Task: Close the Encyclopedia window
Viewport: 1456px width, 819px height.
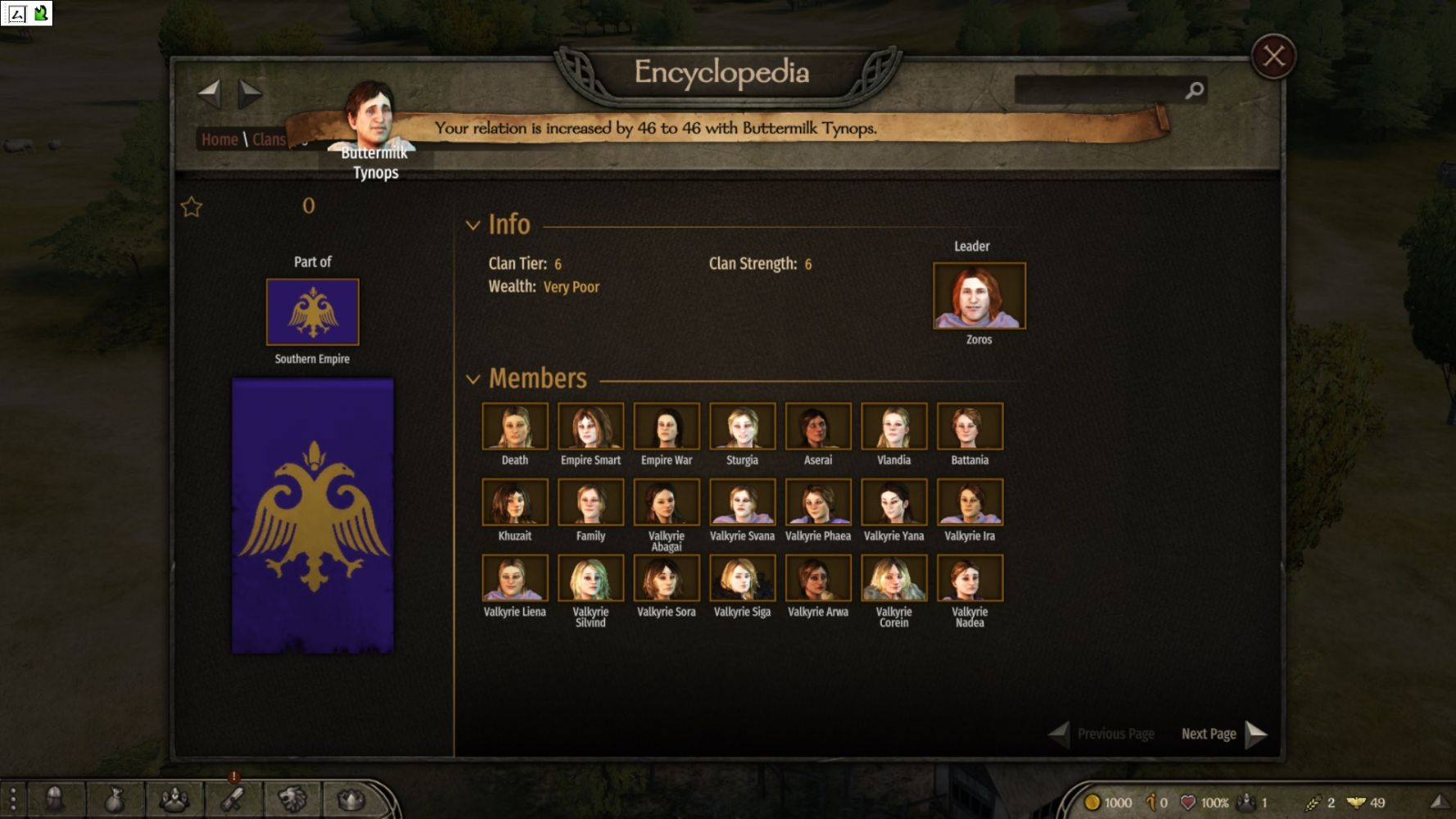Action: click(x=1273, y=57)
